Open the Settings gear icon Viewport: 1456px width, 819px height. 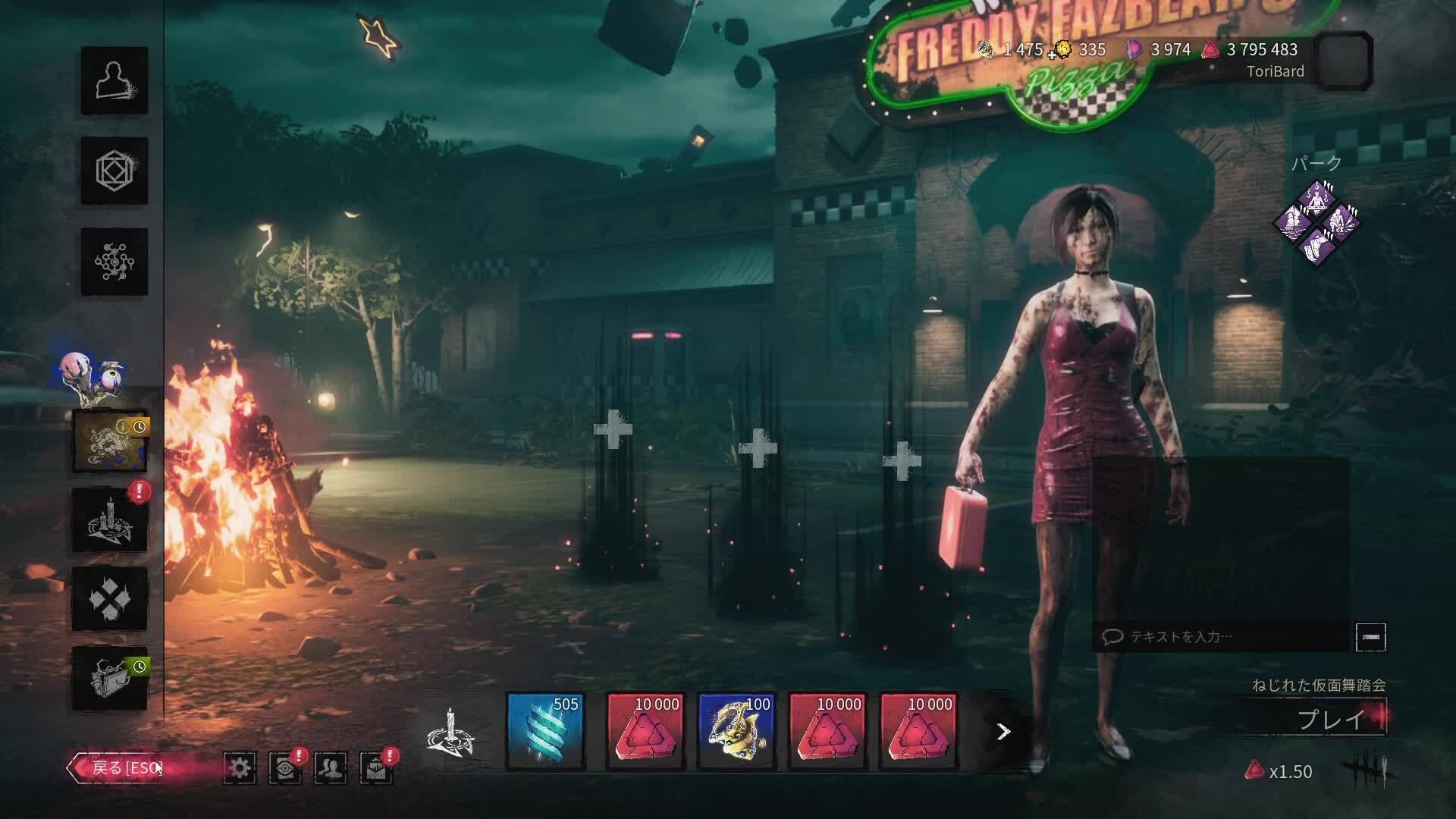tap(241, 767)
